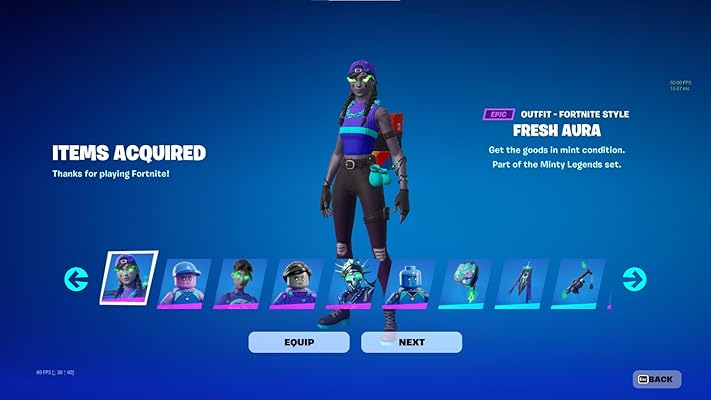Select the LEGO minifigure with dark hair
Screen dimensions: 711x400
tap(298, 282)
